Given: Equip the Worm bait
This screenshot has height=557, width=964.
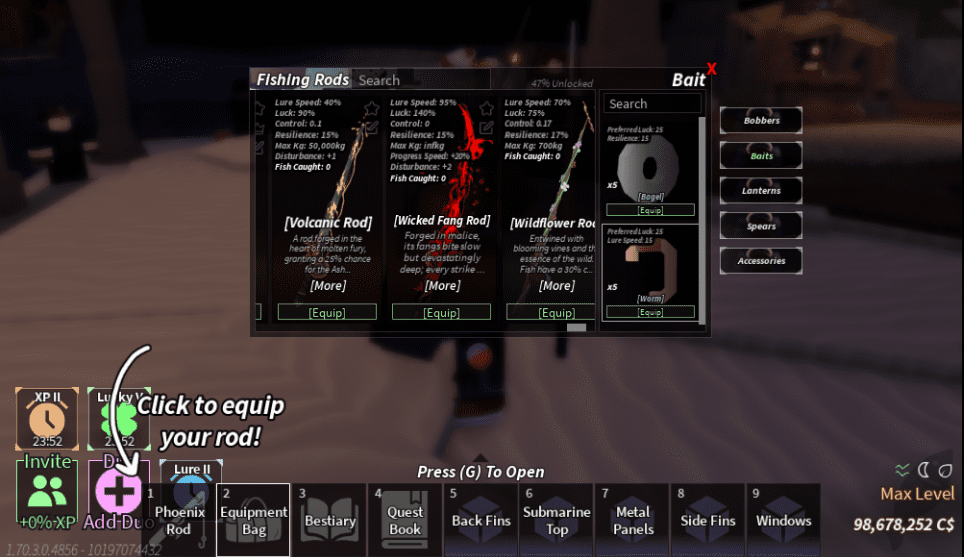Looking at the screenshot, I should tap(650, 312).
